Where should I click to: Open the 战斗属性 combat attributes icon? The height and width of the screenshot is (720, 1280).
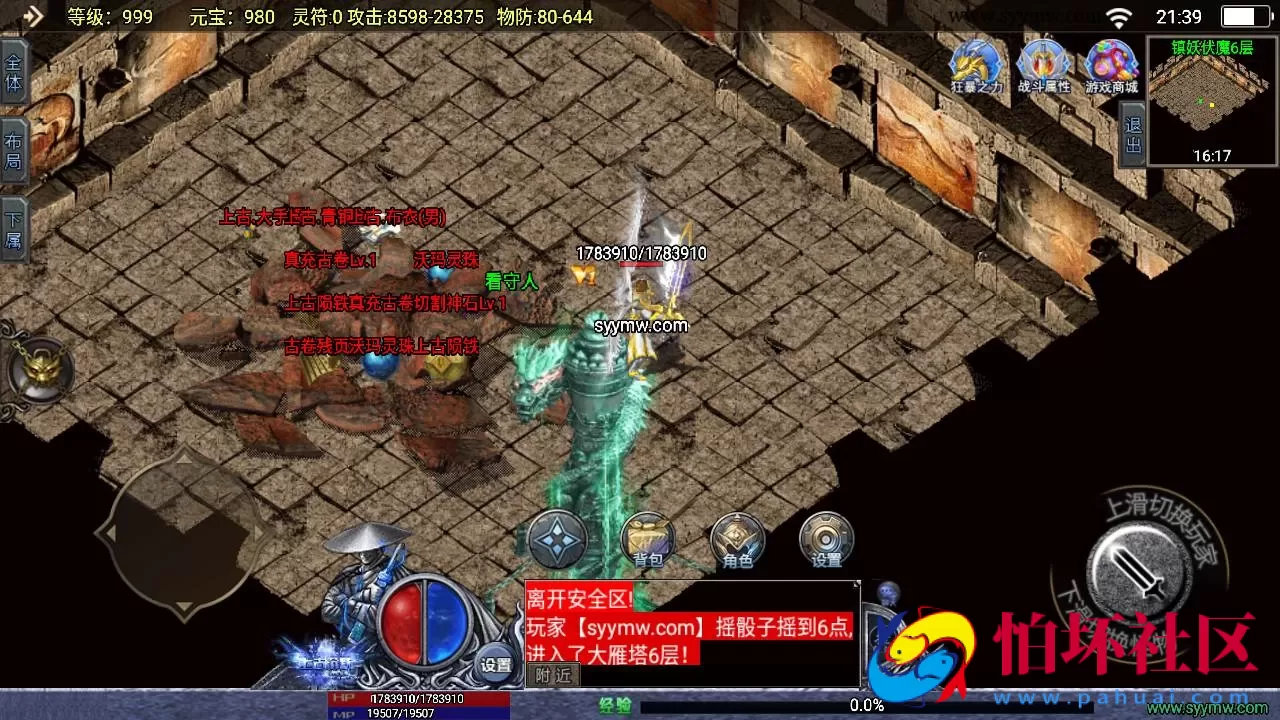click(x=1043, y=62)
